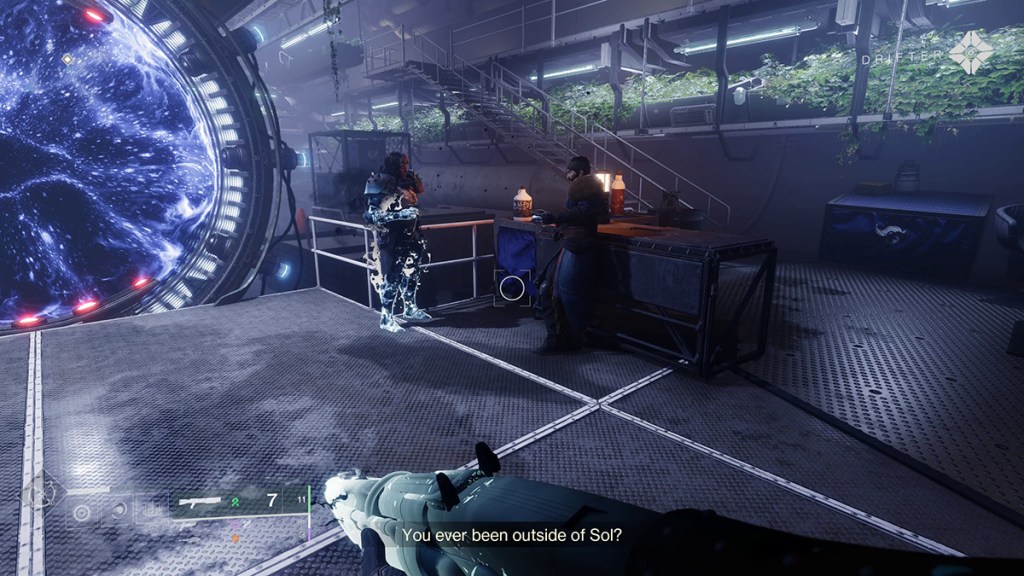Select the super ability diamond icon
This screenshot has width=1024, height=576.
point(44,493)
